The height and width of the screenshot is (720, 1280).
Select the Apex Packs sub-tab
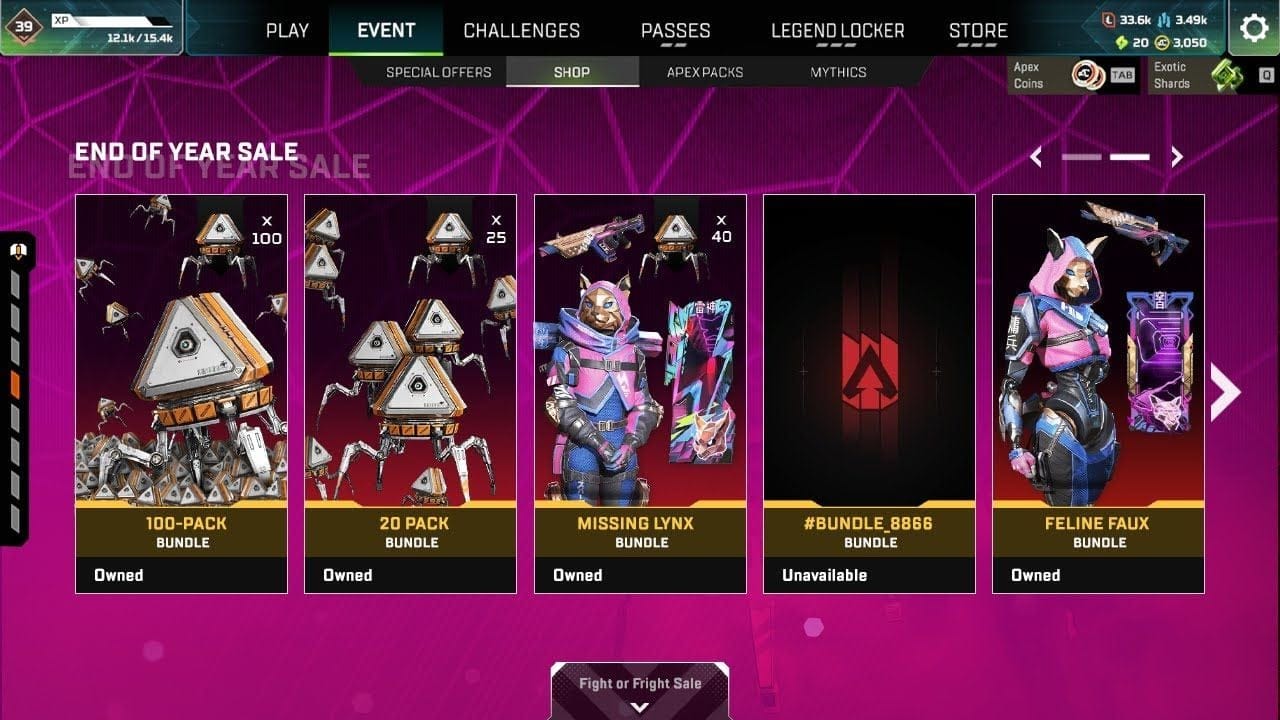[x=705, y=72]
